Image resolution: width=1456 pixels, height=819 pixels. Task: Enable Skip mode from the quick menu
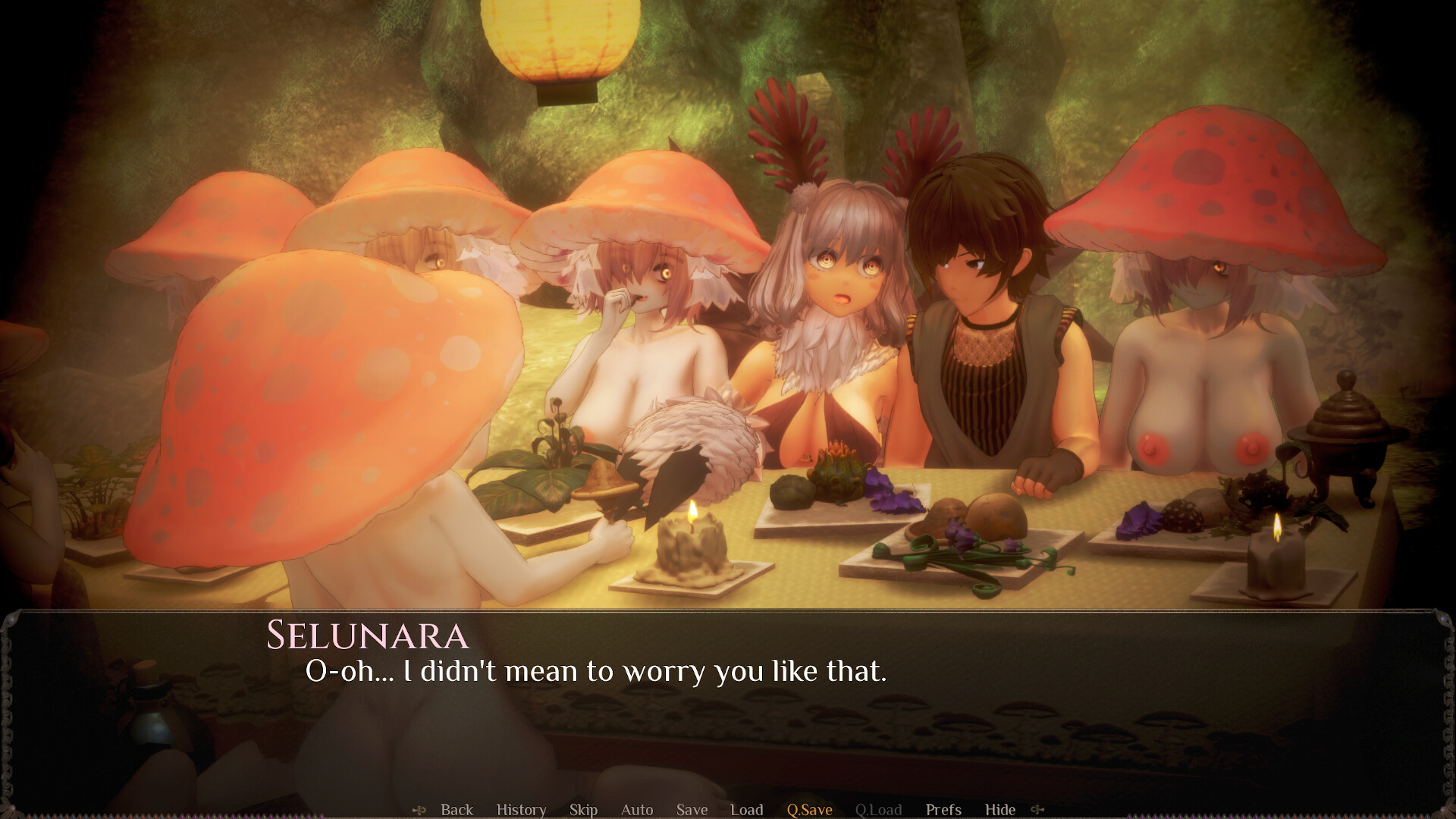point(582,809)
